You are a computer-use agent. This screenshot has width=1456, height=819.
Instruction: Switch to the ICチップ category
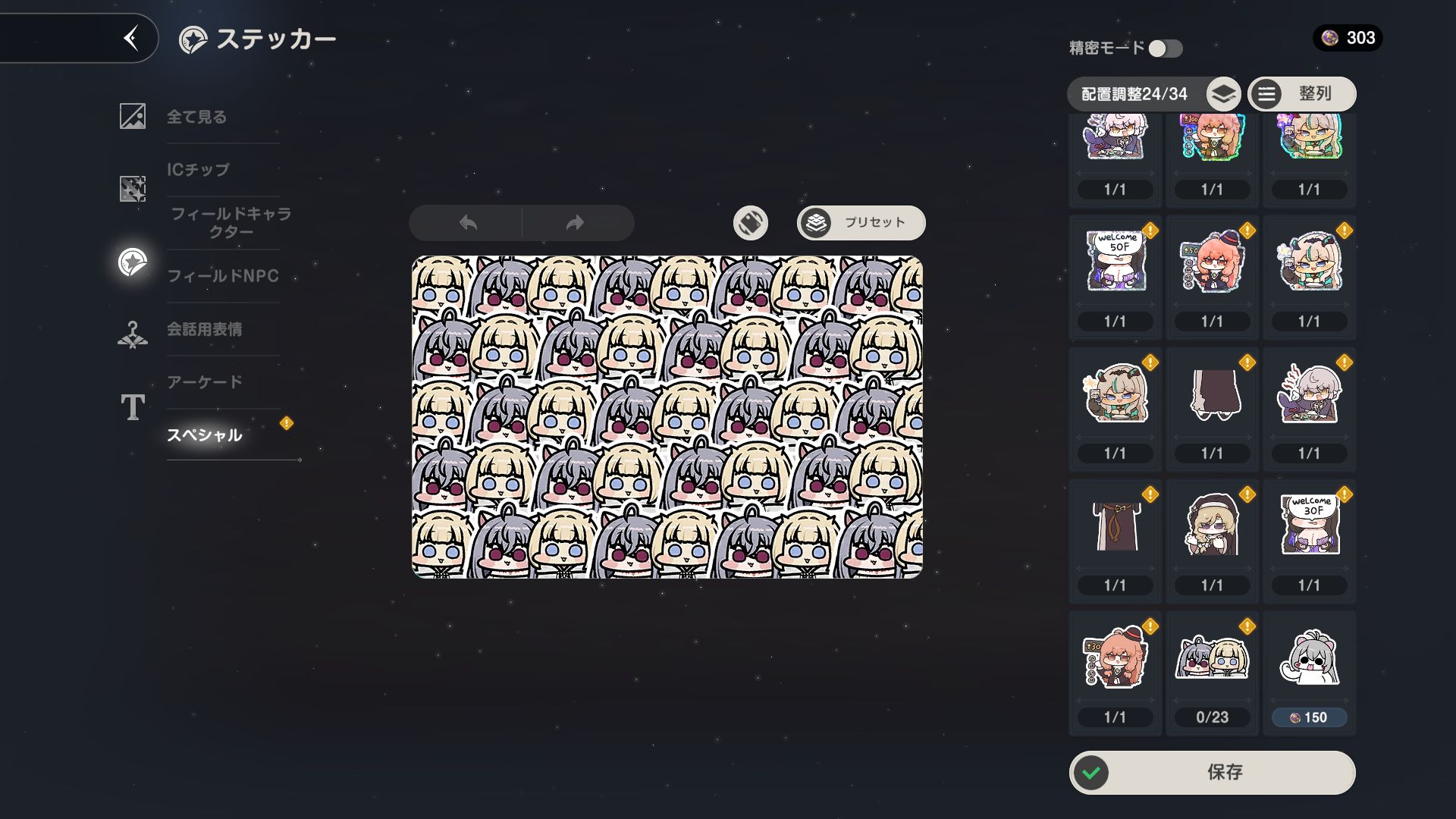[x=198, y=170]
